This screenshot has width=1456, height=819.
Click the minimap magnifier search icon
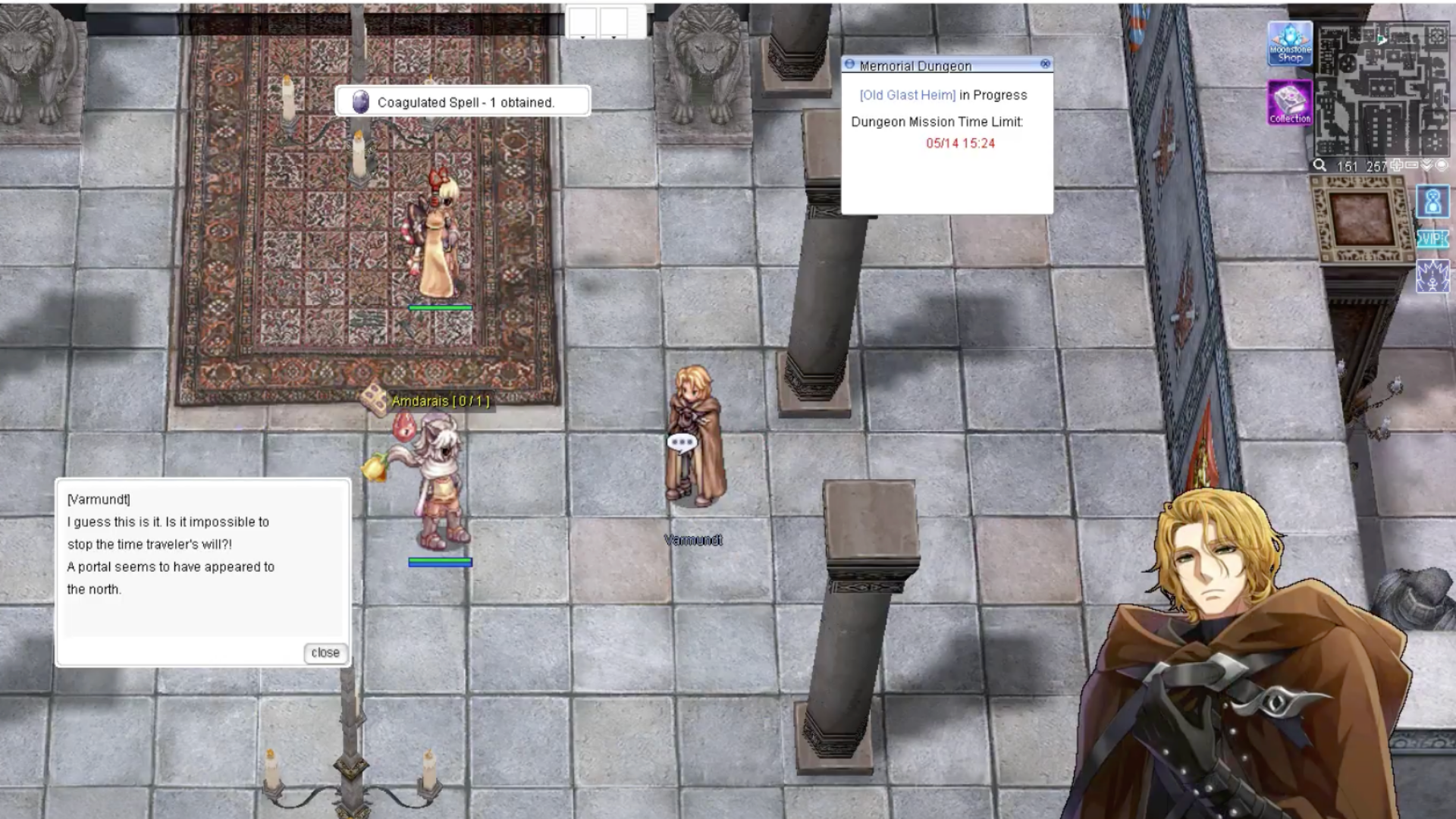(x=1320, y=165)
